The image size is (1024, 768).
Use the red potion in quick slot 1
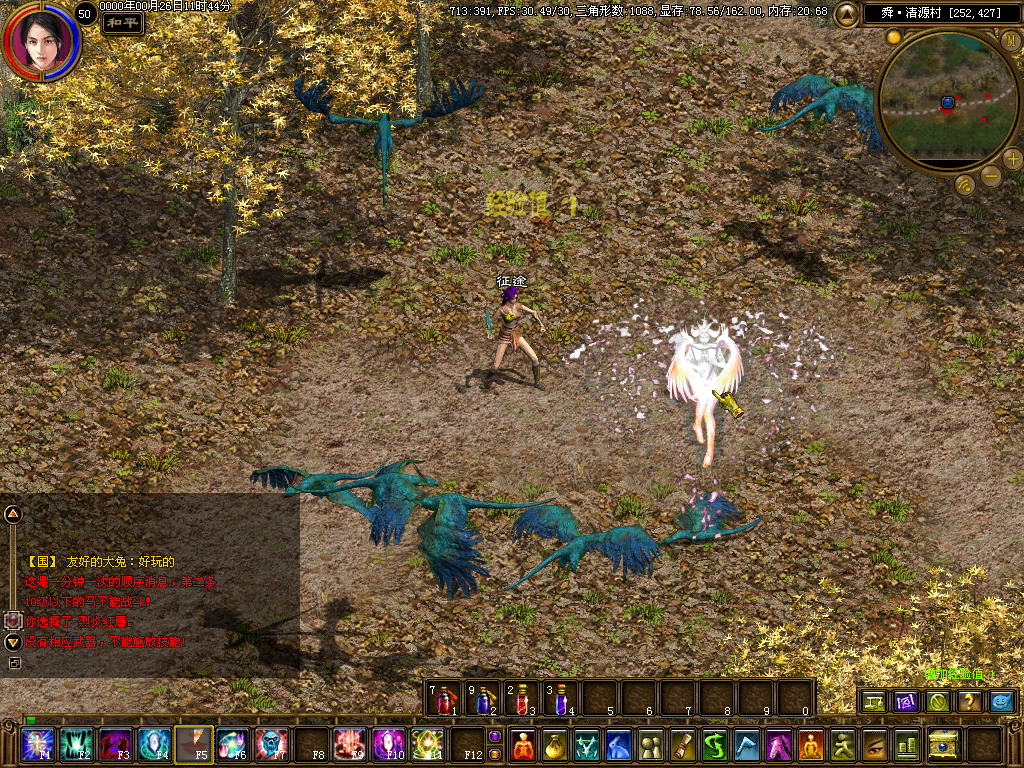pyautogui.click(x=444, y=699)
